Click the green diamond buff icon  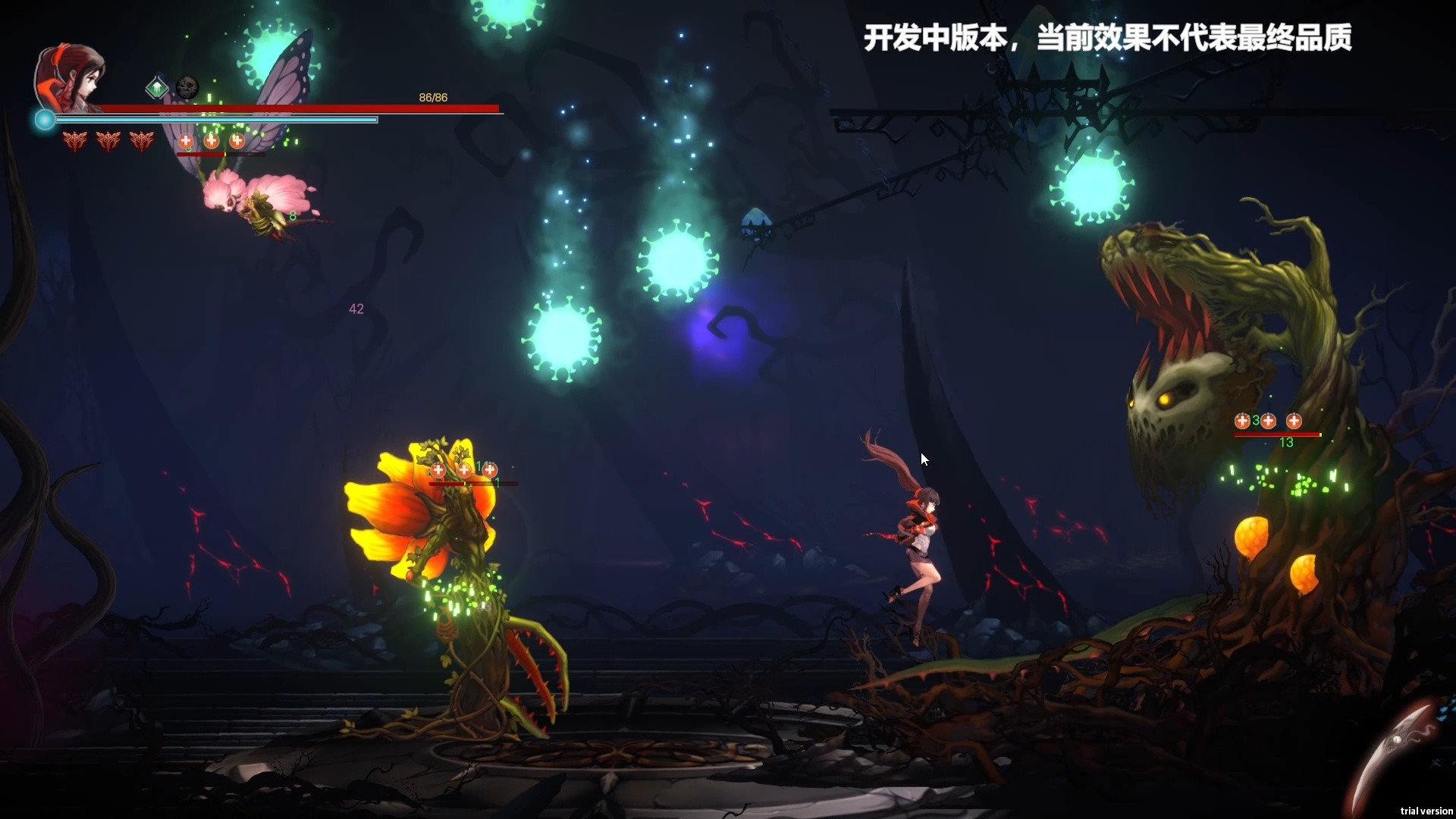click(x=157, y=88)
